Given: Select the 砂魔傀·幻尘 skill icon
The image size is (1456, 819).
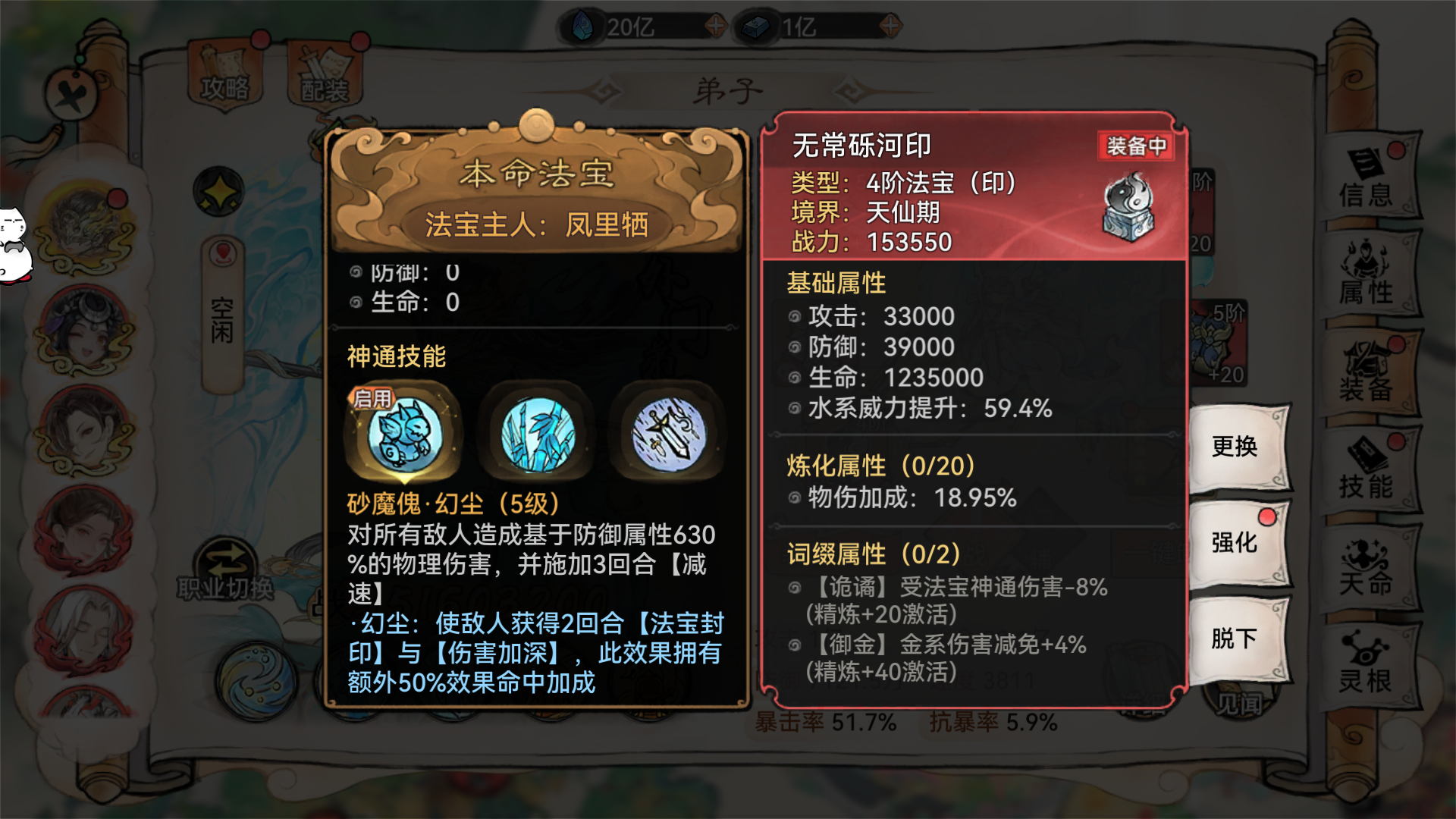Looking at the screenshot, I should click(404, 432).
